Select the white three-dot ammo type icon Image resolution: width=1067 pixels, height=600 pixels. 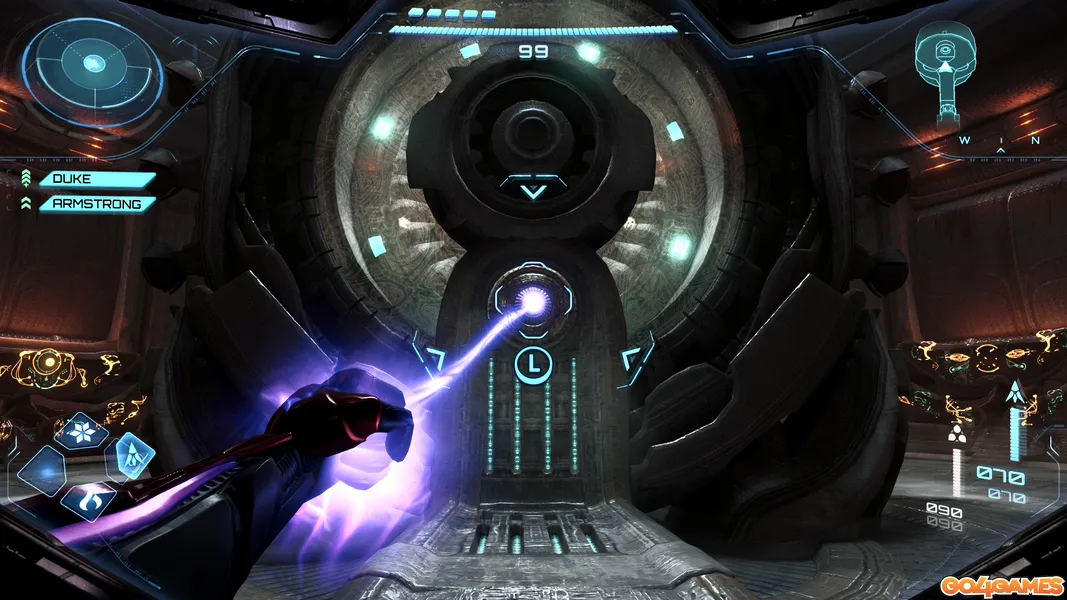957,435
